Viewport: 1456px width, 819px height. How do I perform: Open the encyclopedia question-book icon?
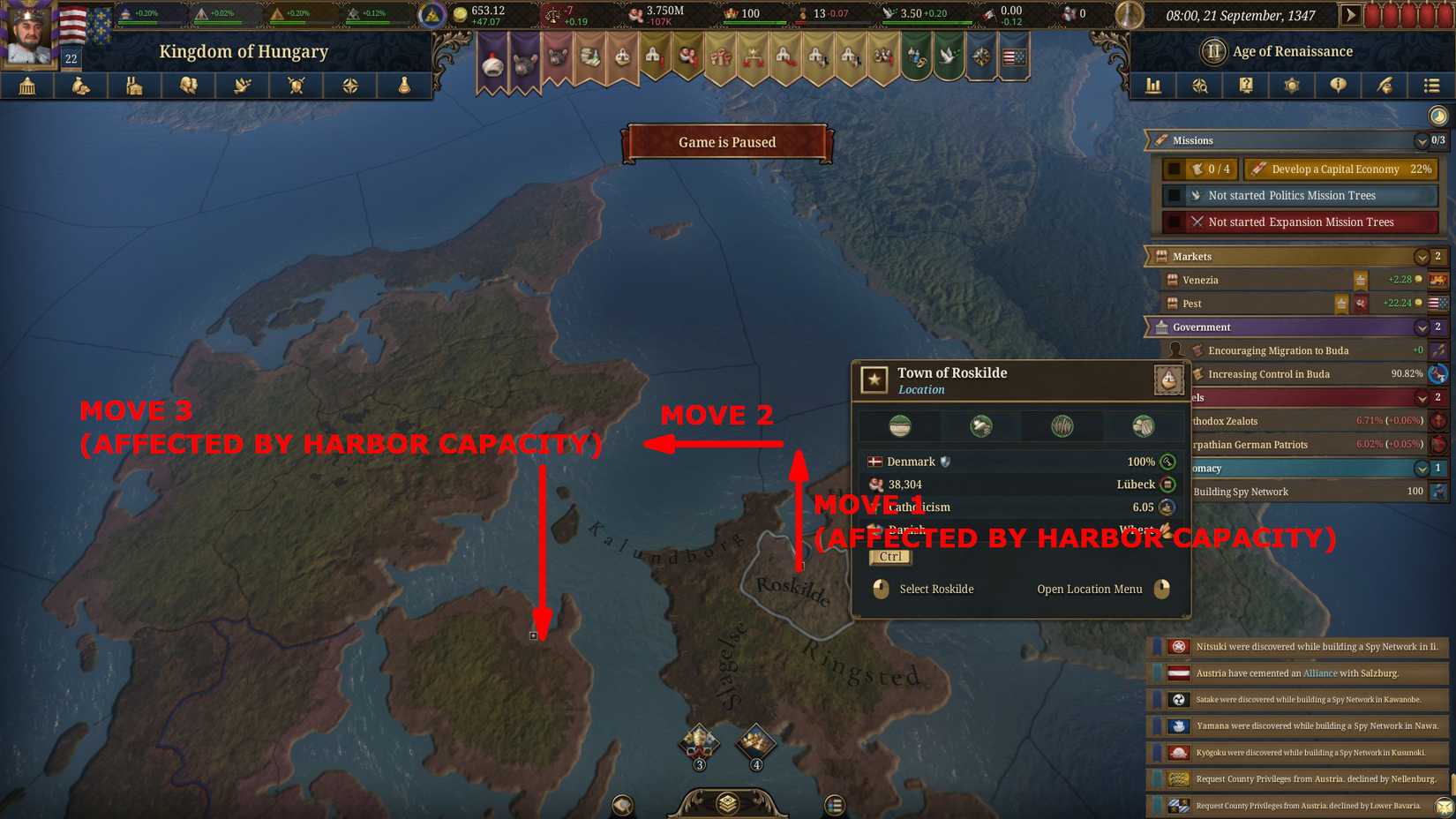point(1246,86)
